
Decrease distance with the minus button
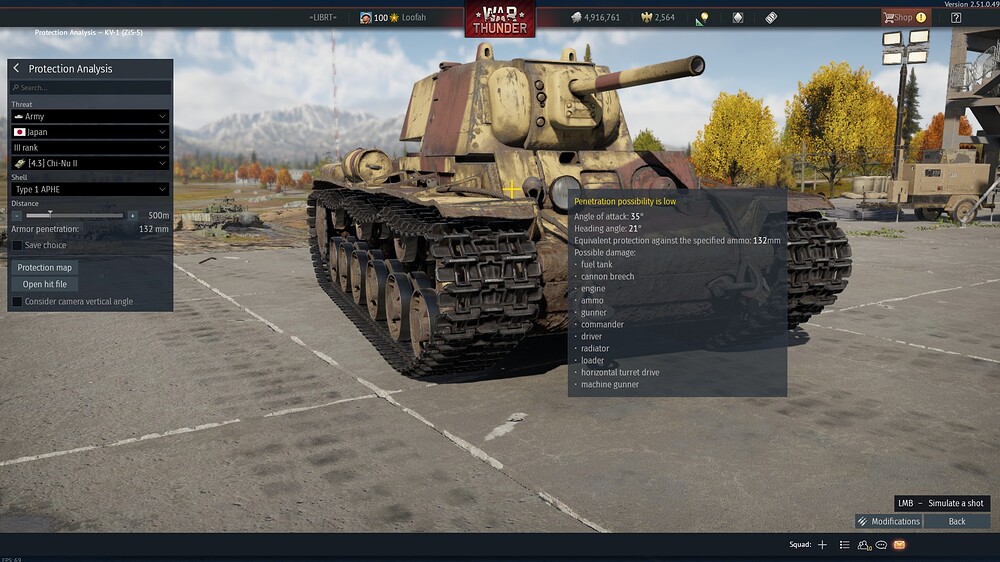(x=17, y=215)
